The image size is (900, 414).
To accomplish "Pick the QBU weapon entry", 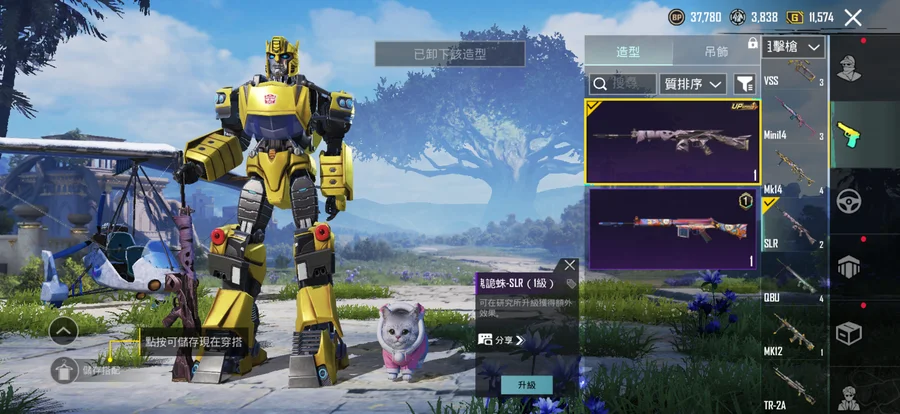I will [x=795, y=278].
